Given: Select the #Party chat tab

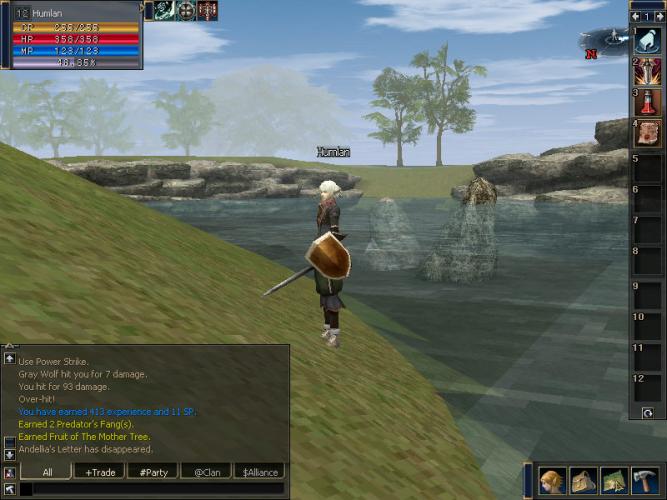Looking at the screenshot, I should point(154,472).
